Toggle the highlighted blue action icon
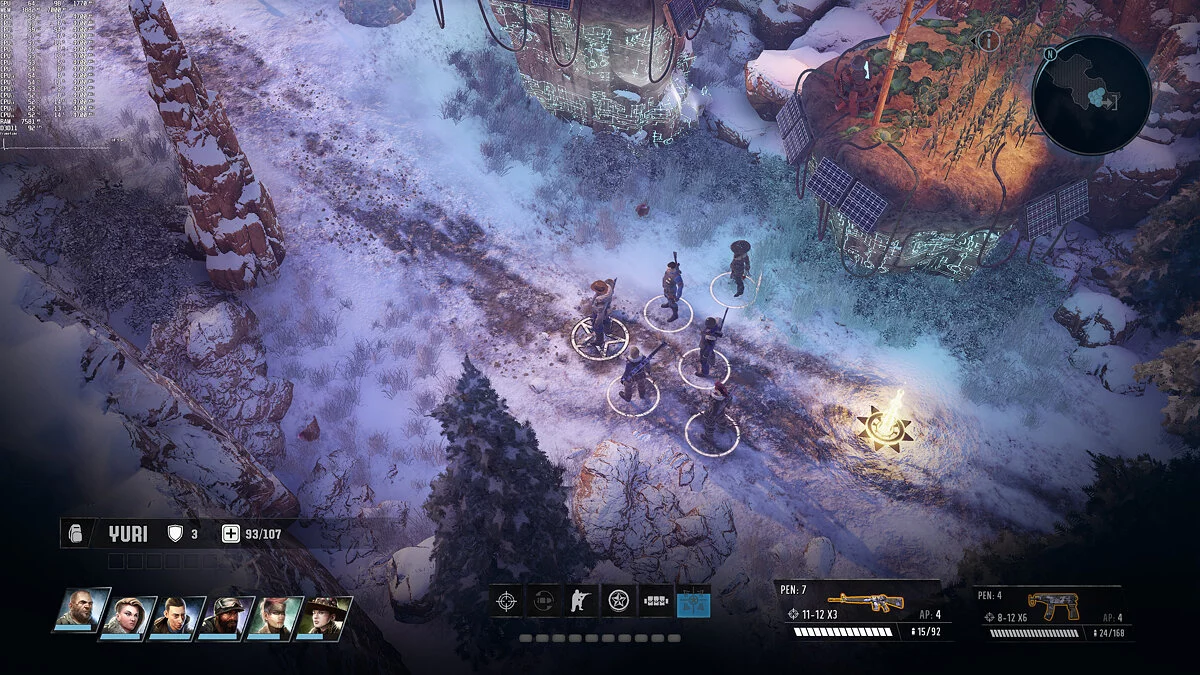The height and width of the screenshot is (675, 1200). click(x=693, y=601)
